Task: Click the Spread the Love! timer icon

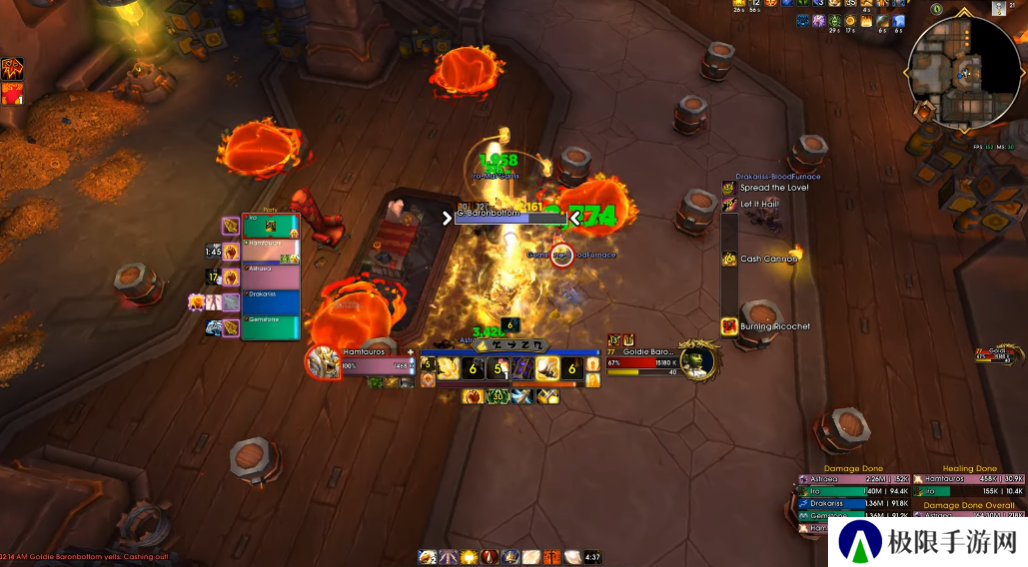Action: [729, 188]
